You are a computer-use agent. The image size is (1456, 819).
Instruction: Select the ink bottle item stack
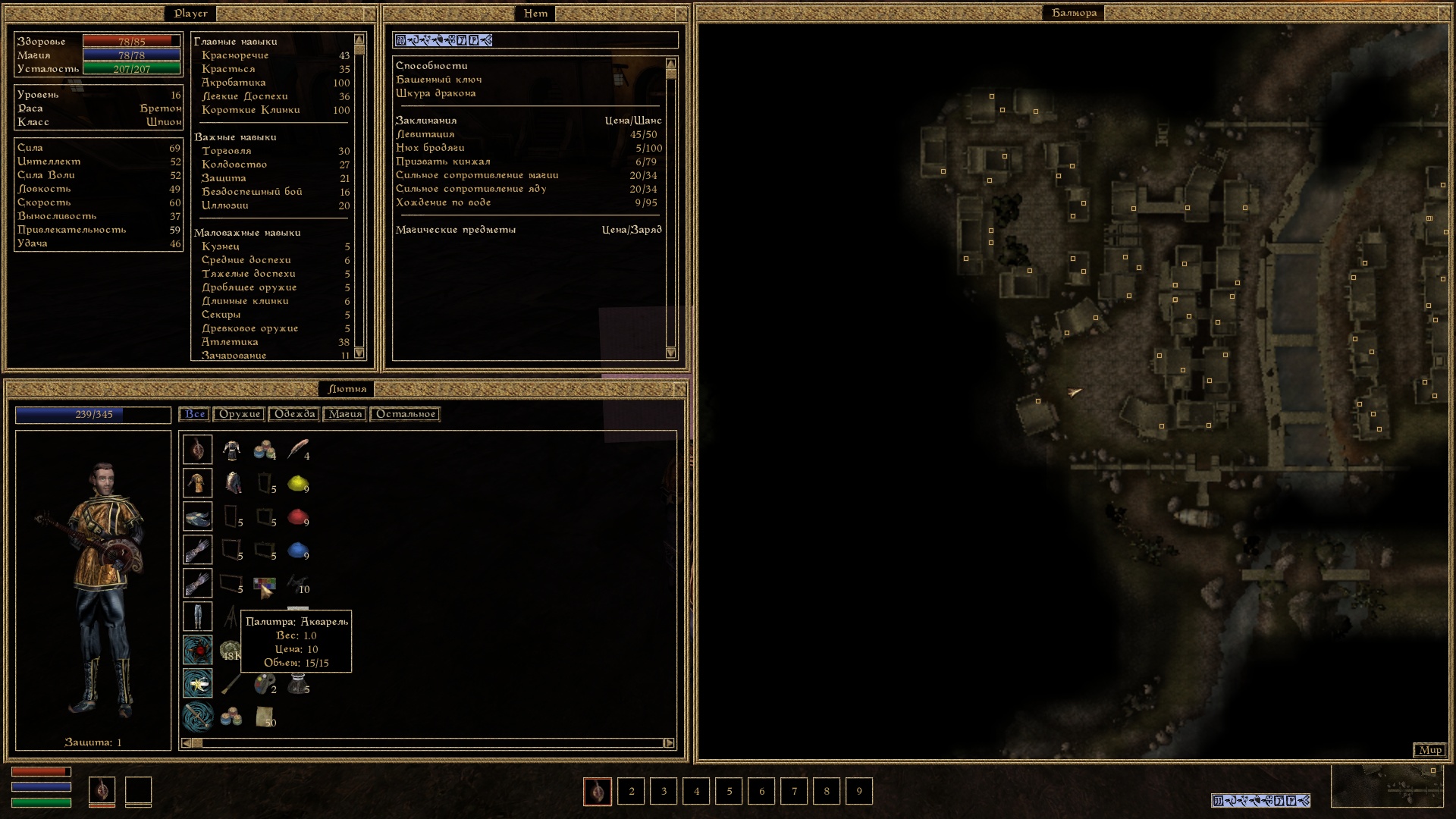pyautogui.click(x=297, y=685)
